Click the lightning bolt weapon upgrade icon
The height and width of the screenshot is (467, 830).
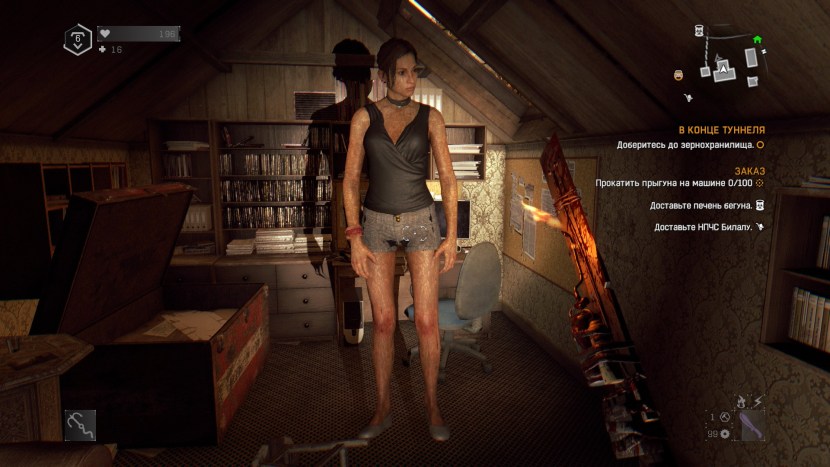coord(757,402)
